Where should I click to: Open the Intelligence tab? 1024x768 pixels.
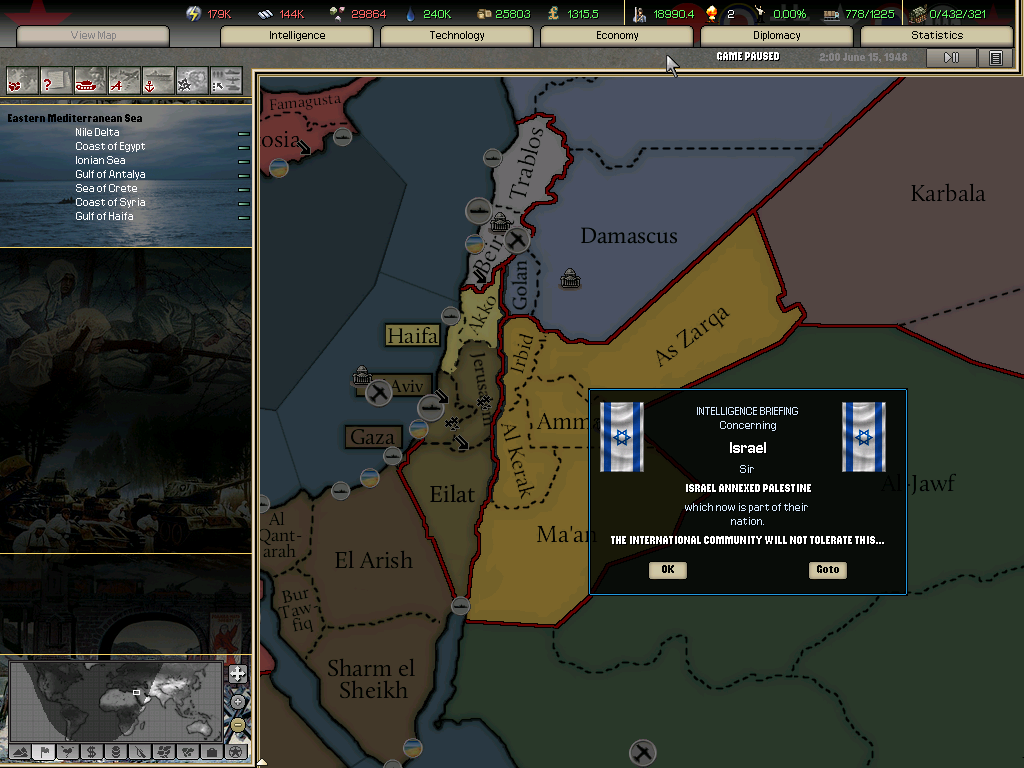(297, 36)
